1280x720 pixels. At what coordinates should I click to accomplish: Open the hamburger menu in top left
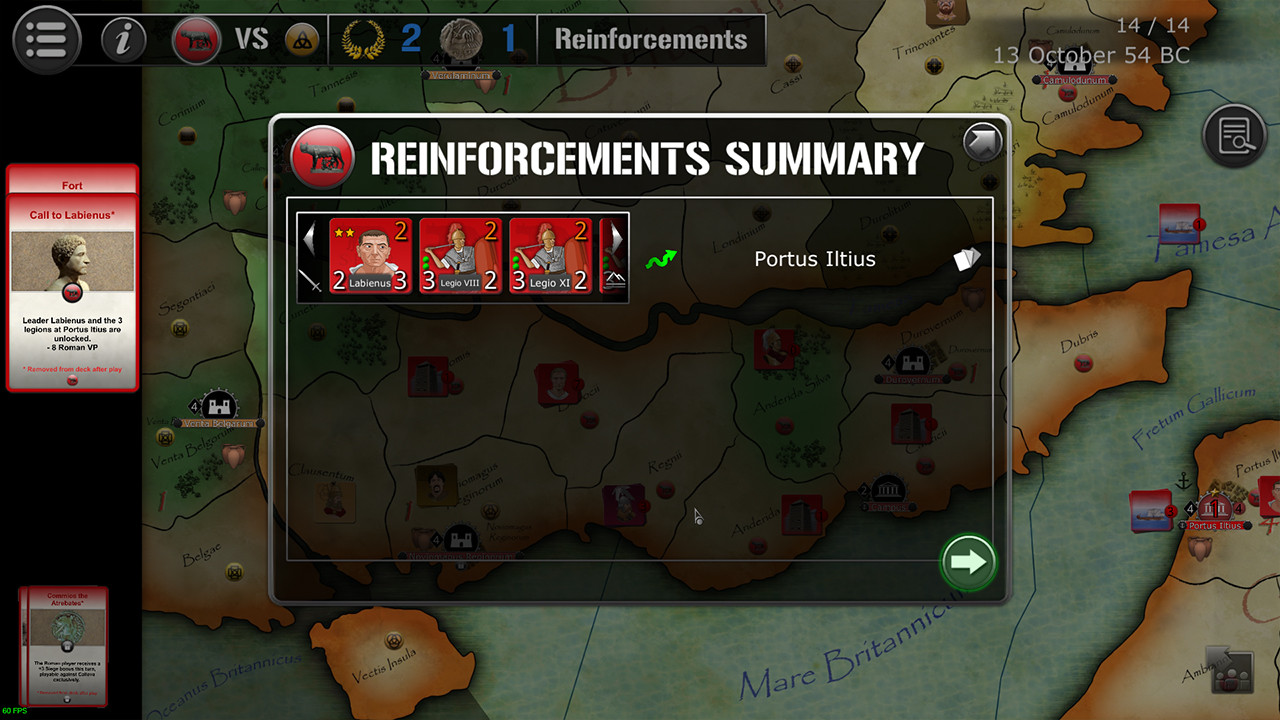pyautogui.click(x=46, y=40)
